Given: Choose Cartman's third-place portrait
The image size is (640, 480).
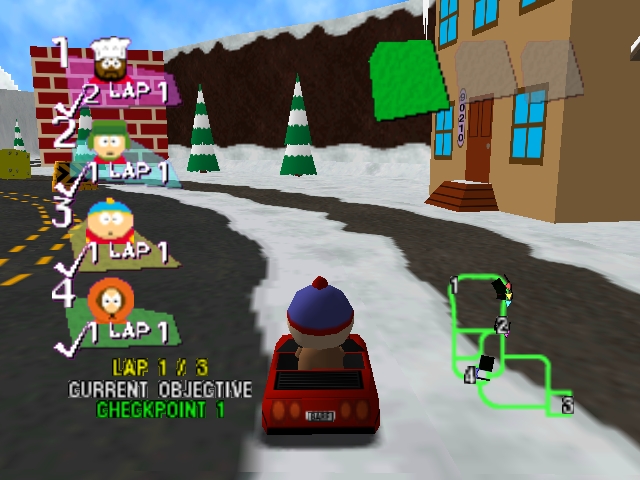Looking at the screenshot, I should point(105,220).
